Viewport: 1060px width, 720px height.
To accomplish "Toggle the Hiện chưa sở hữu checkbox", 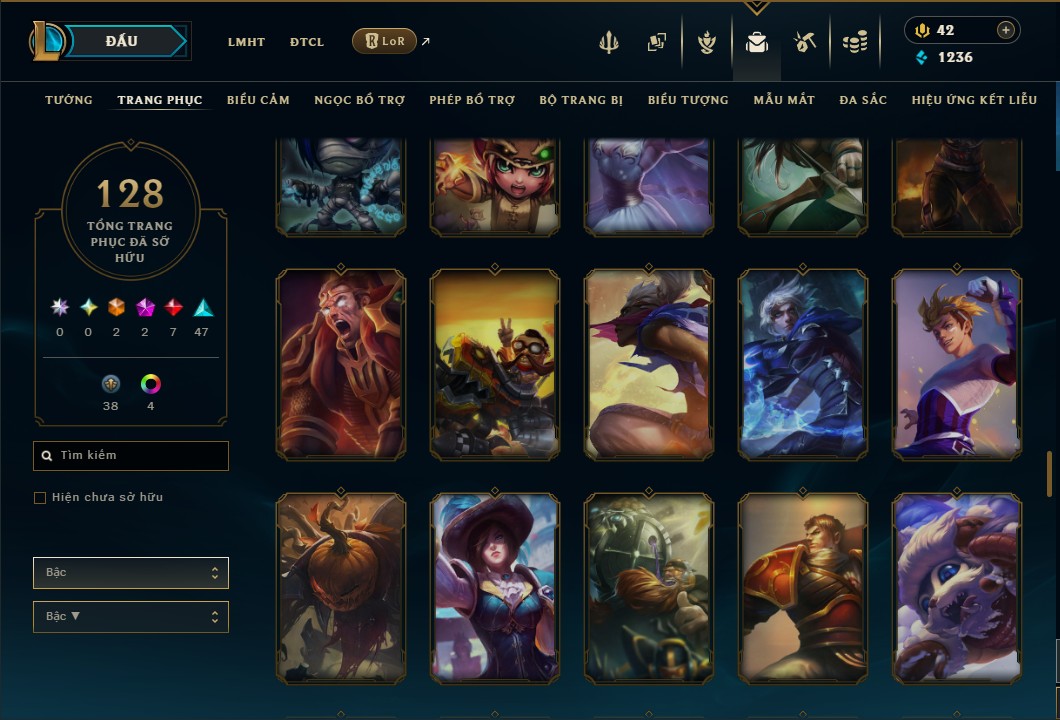I will coord(40,498).
